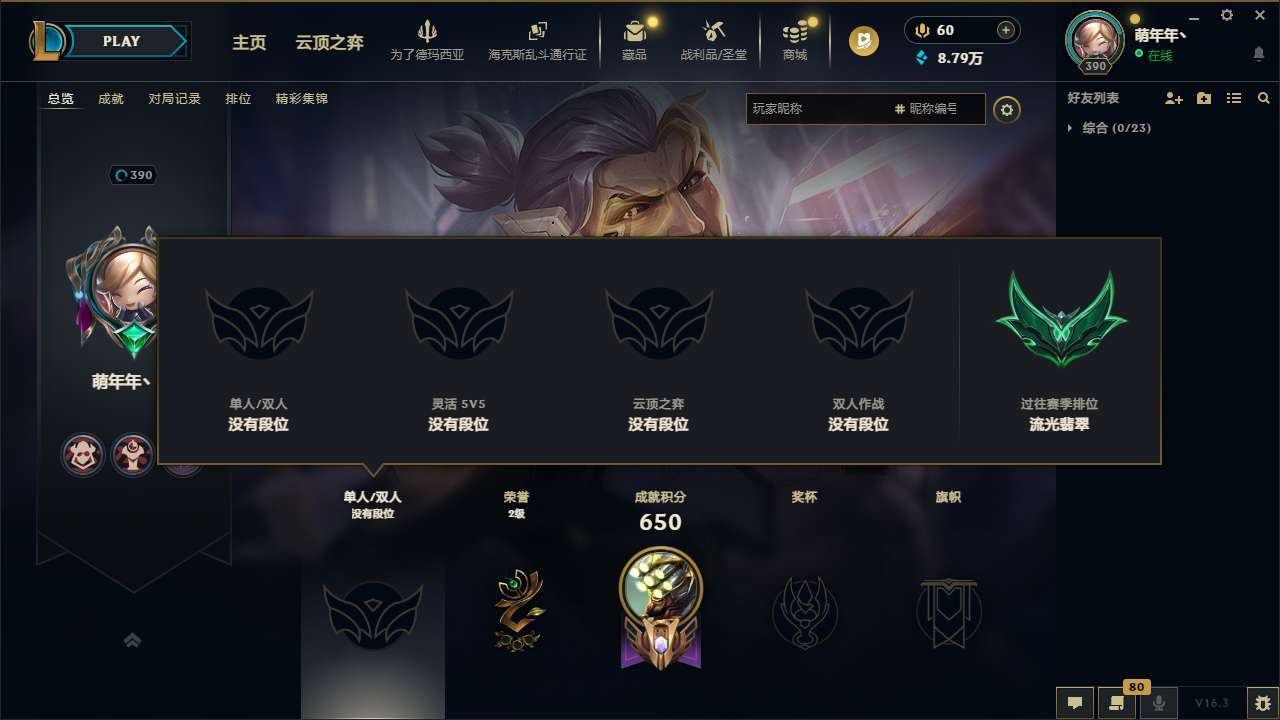Image resolution: width=1280 pixels, height=720 pixels.
Task: Open chat with the speech bubble icon
Action: (1074, 703)
